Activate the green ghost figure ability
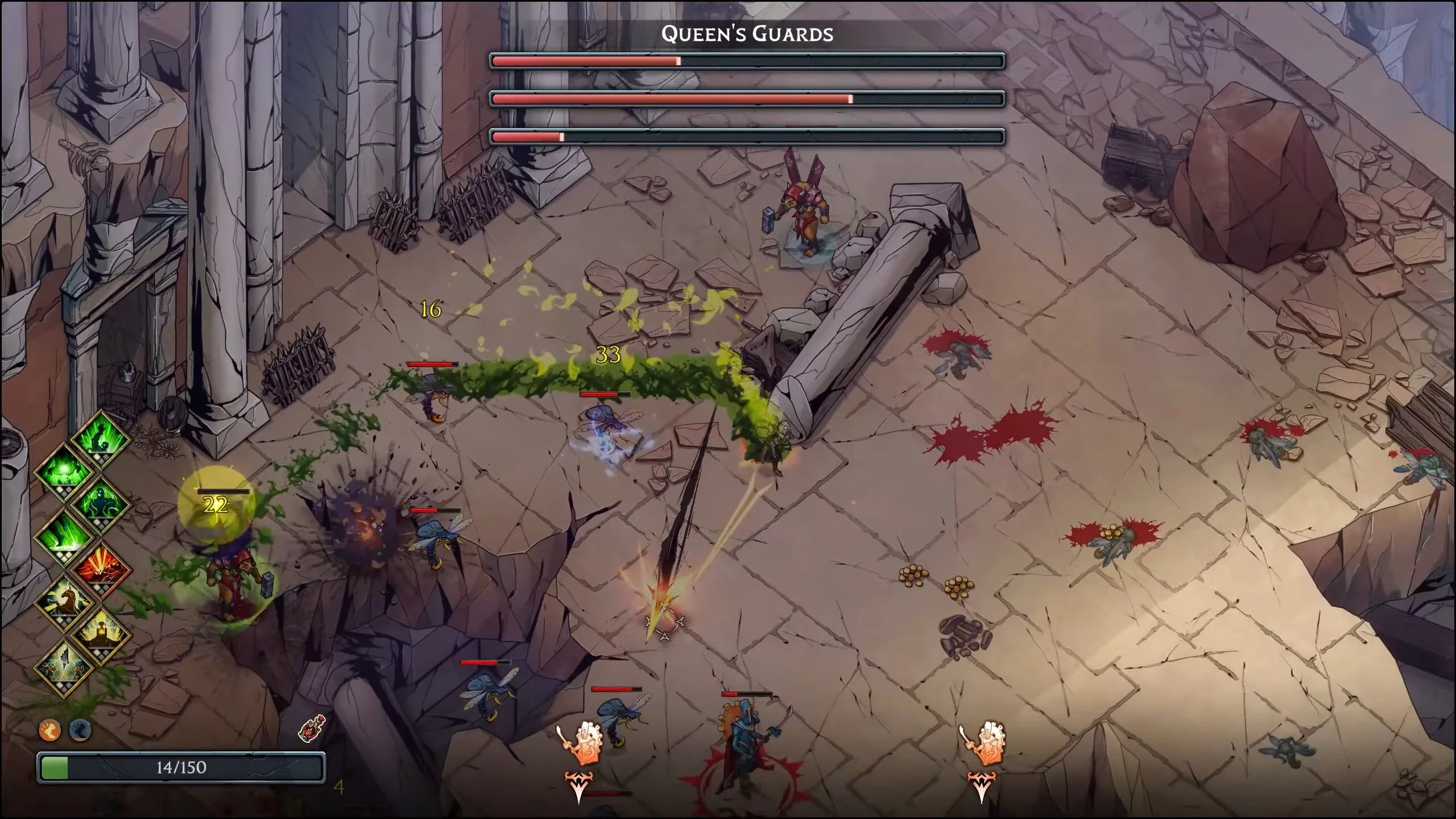This screenshot has width=1456, height=819. click(101, 503)
